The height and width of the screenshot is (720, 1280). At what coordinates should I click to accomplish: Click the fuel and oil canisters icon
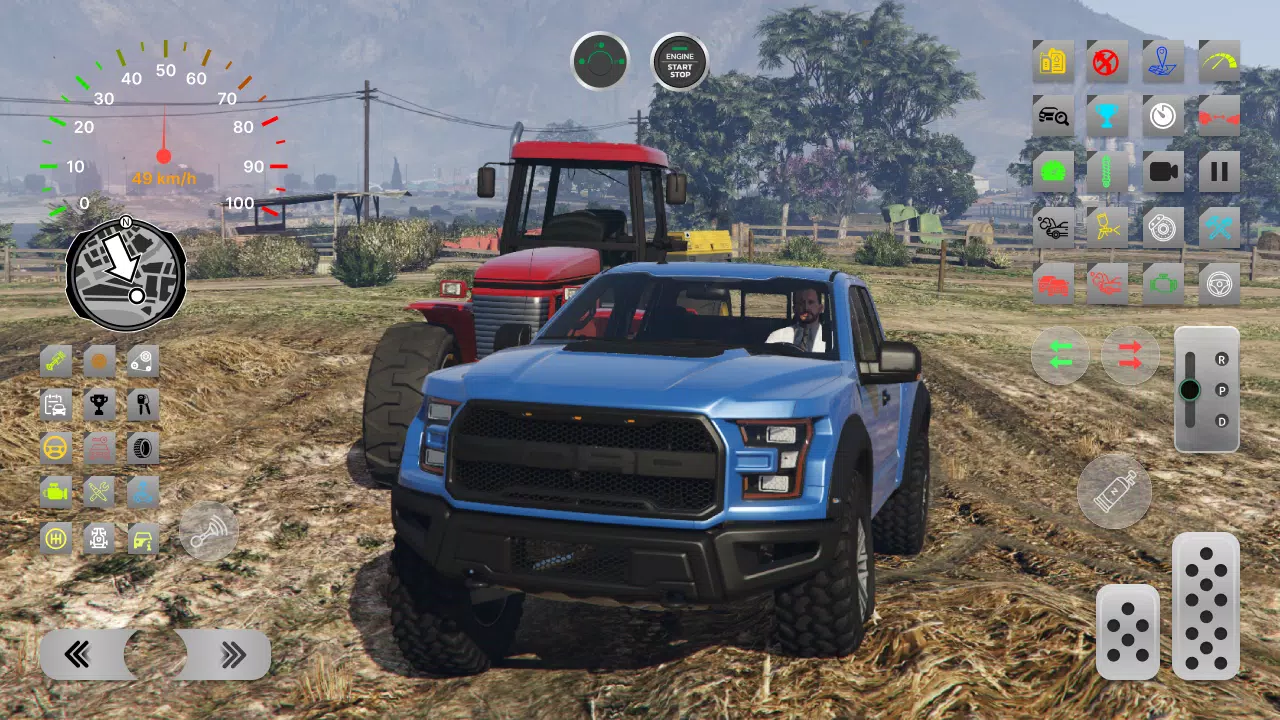click(x=1052, y=62)
